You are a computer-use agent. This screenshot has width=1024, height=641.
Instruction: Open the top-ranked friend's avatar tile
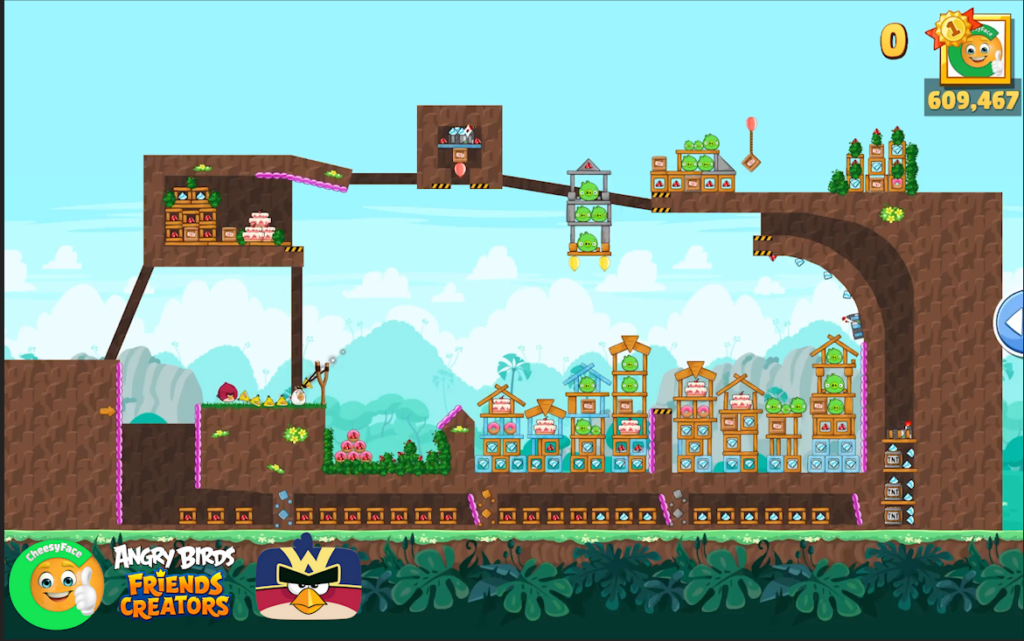point(975,50)
